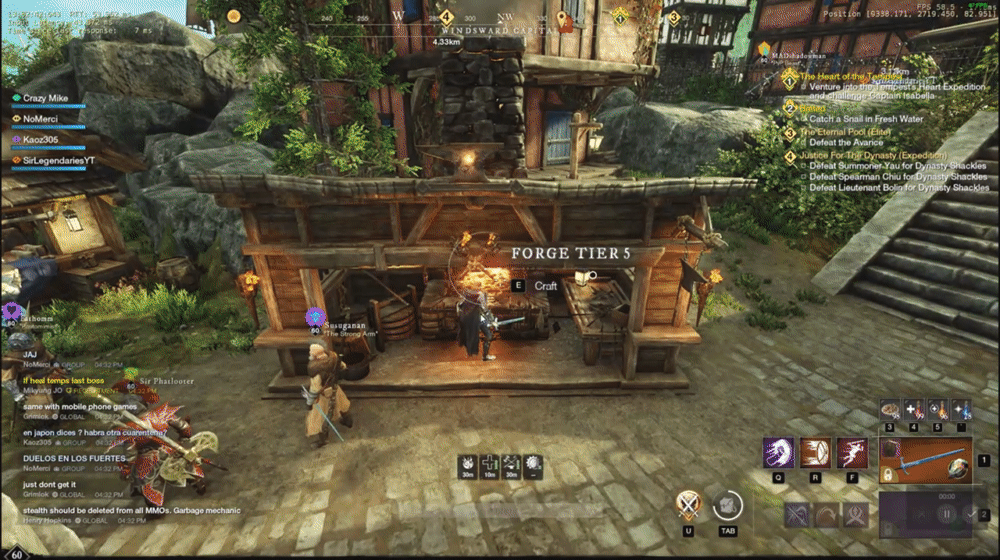Select SirLegendariesYT in the group list
Screen dimensions: 1000x560
pos(58,159)
